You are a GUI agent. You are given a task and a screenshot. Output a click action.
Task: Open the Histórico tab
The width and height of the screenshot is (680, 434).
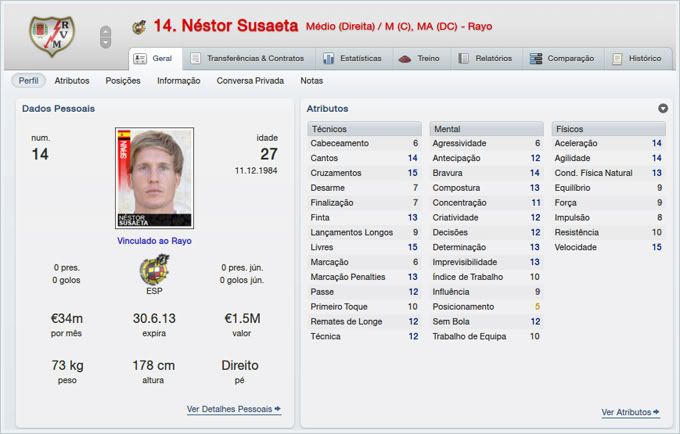pyautogui.click(x=637, y=58)
